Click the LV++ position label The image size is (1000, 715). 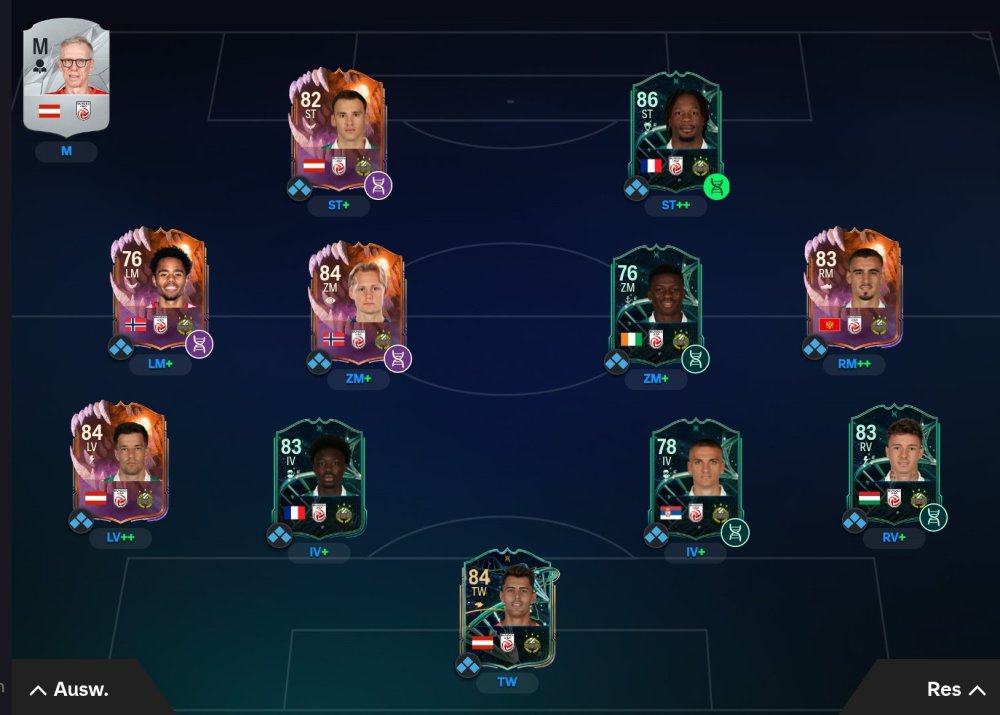pyautogui.click(x=121, y=537)
